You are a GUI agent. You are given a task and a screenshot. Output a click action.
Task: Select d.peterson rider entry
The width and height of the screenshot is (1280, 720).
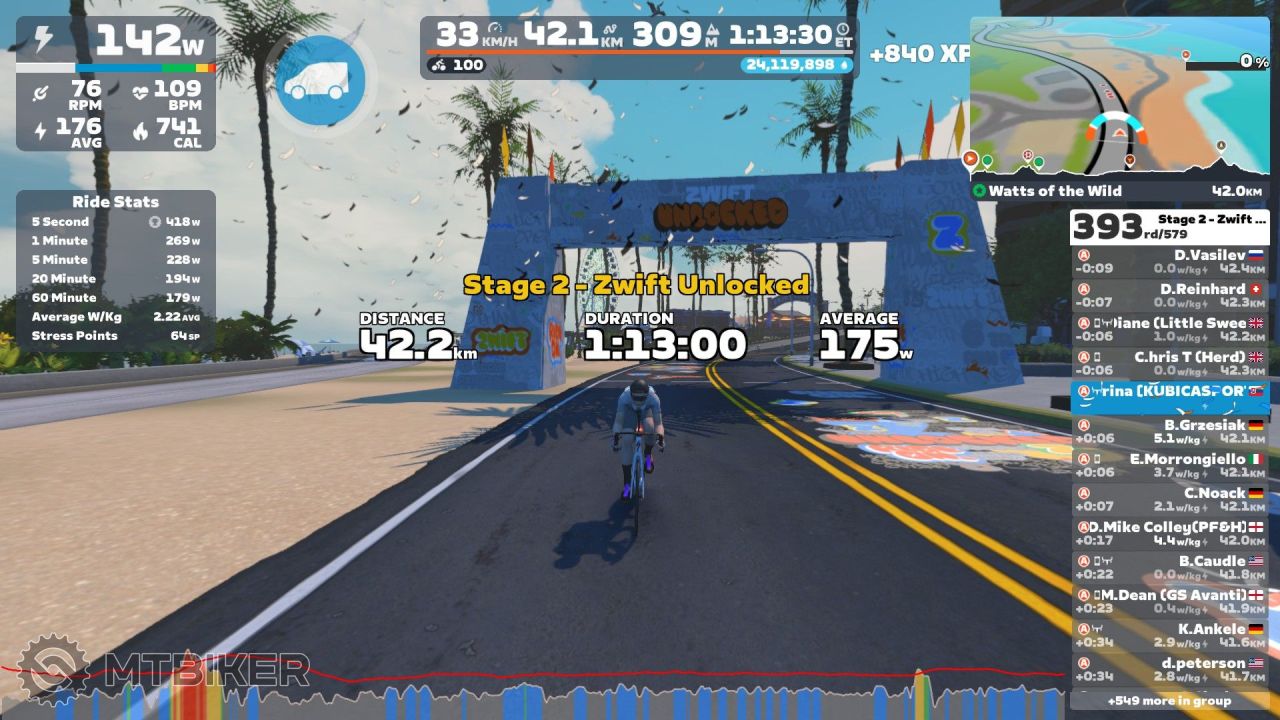click(x=1169, y=670)
